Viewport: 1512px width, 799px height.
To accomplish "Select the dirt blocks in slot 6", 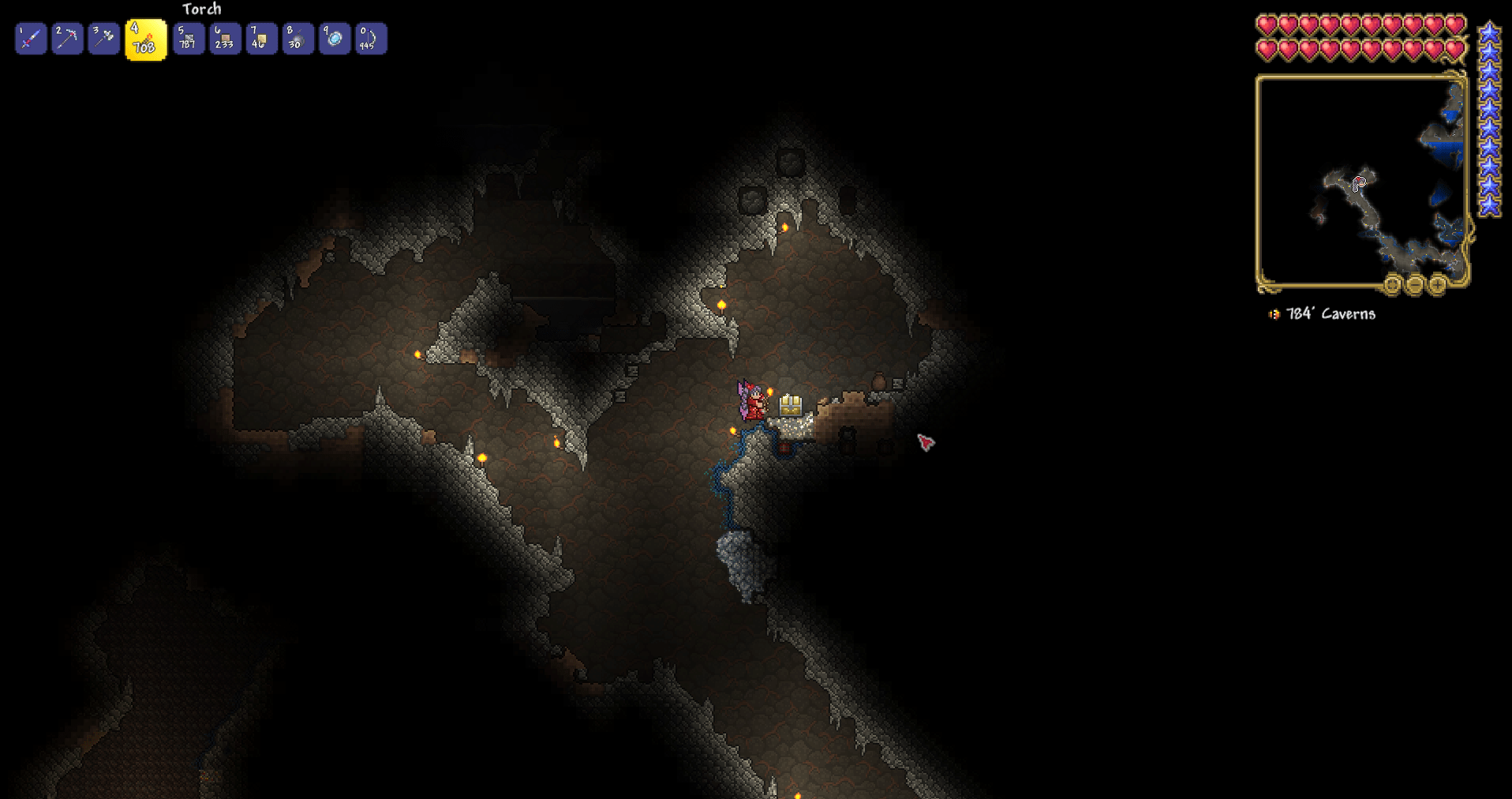I will click(224, 38).
